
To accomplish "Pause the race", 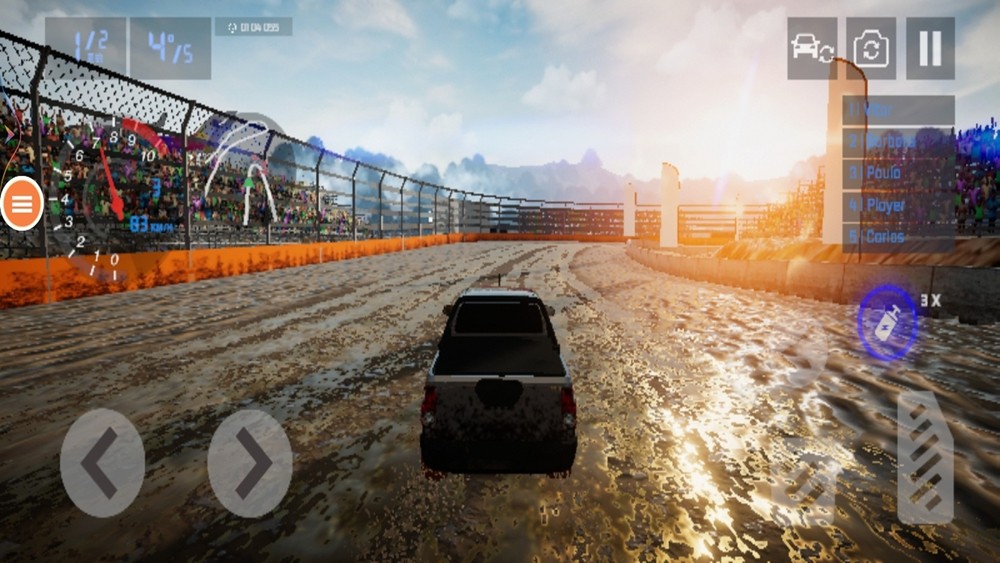I will pyautogui.click(x=930, y=48).
